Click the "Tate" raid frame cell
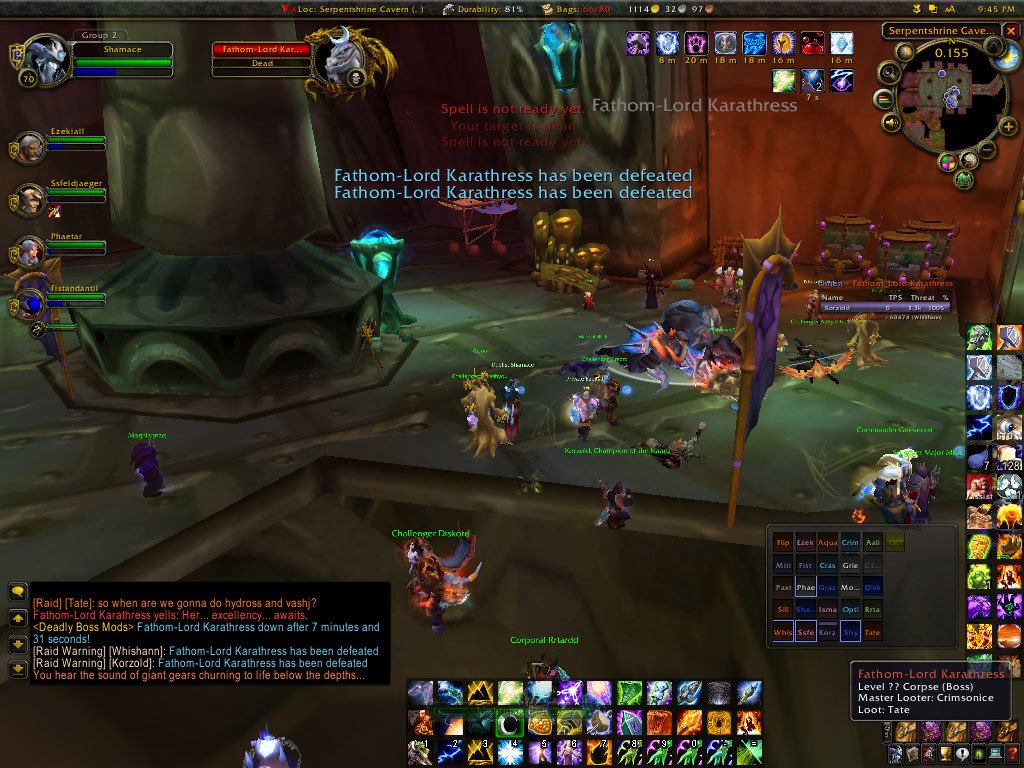The width and height of the screenshot is (1024, 768). (872, 632)
